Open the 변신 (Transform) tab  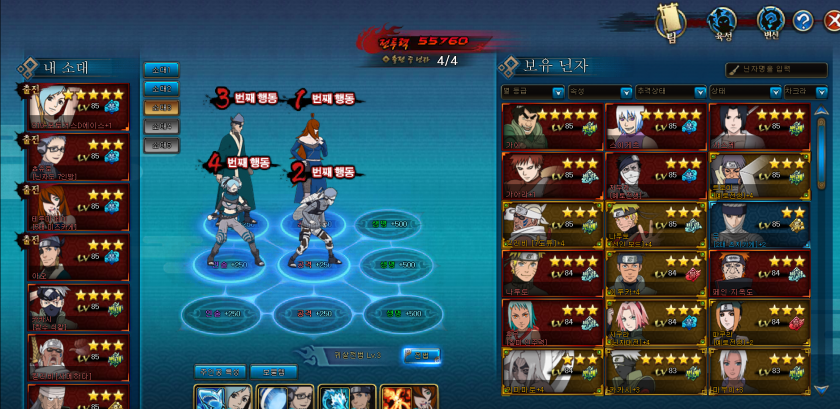point(769,21)
